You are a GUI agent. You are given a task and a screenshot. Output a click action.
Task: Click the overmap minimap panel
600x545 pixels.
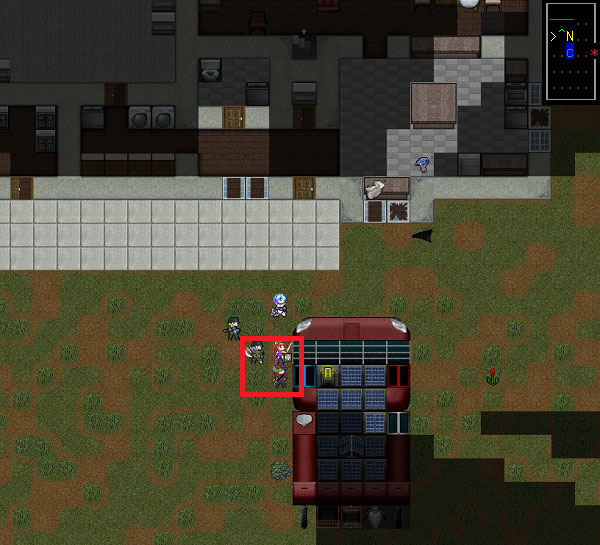pyautogui.click(x=571, y=52)
